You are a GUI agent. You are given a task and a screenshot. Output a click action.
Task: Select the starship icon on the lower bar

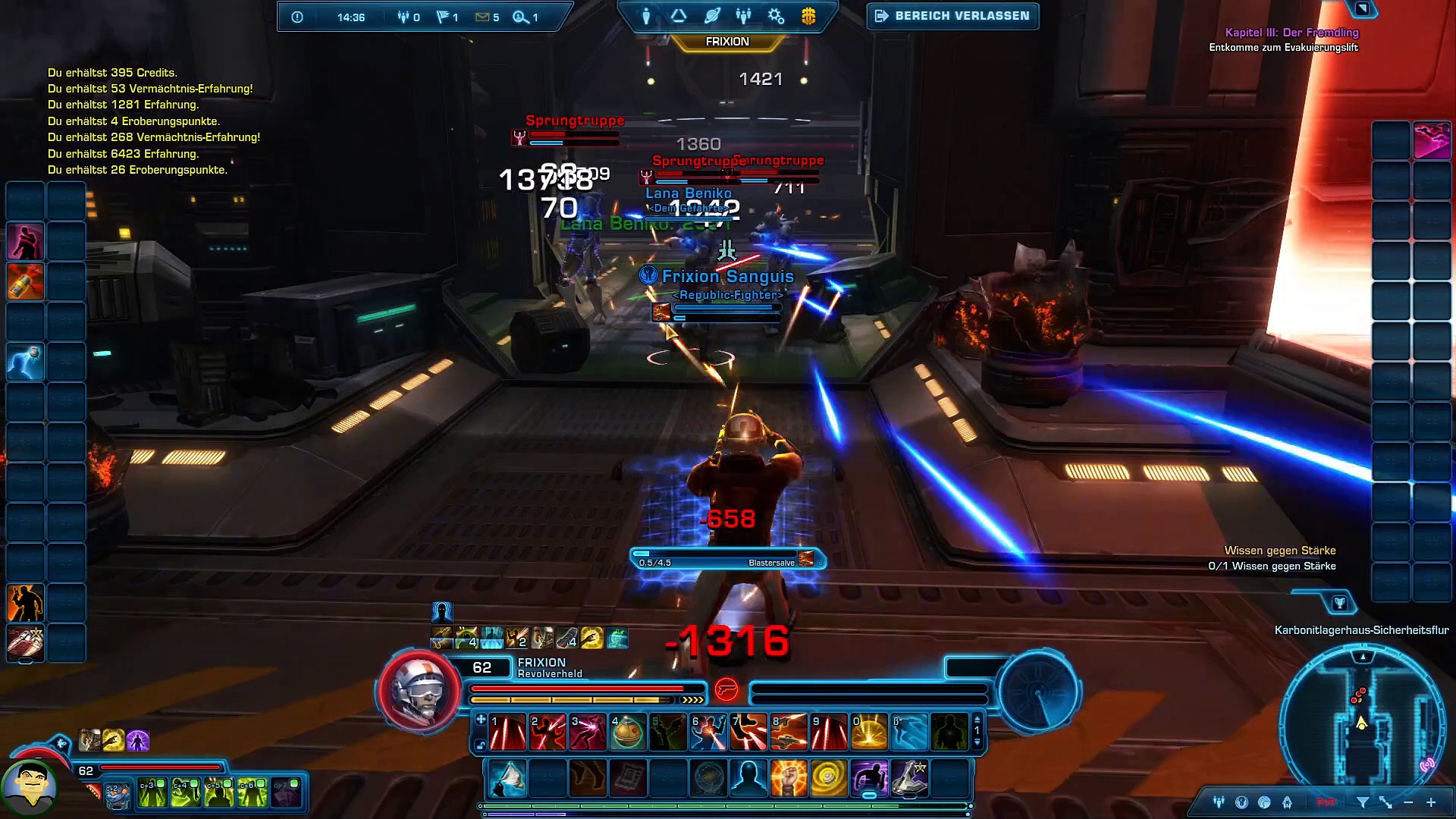point(909,779)
